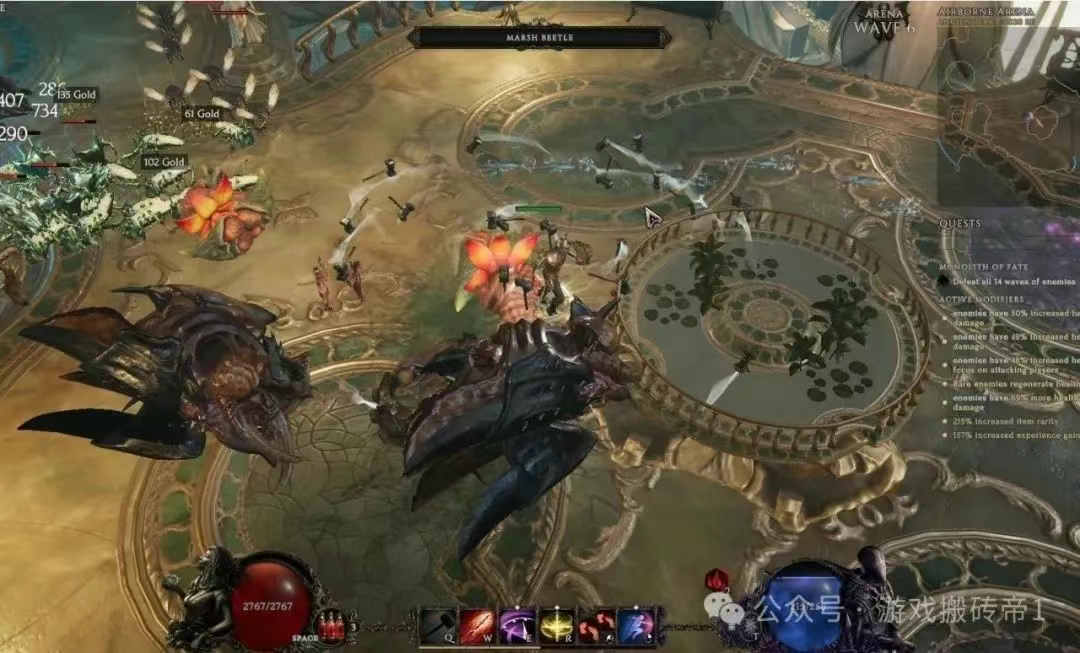Click the Marsh Beetle enemy nameplate
The image size is (1080, 653).
click(x=540, y=38)
